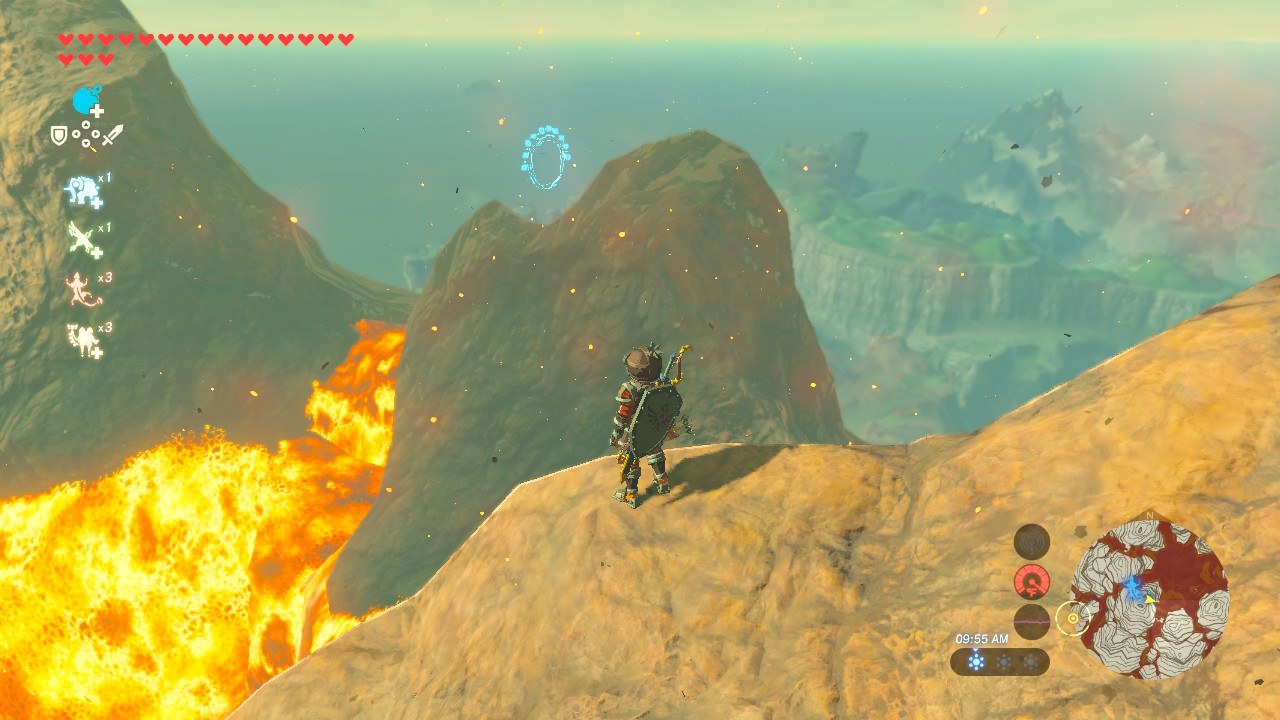Click the shield quick-select icon
This screenshot has width=1280, height=720.
[x=60, y=135]
